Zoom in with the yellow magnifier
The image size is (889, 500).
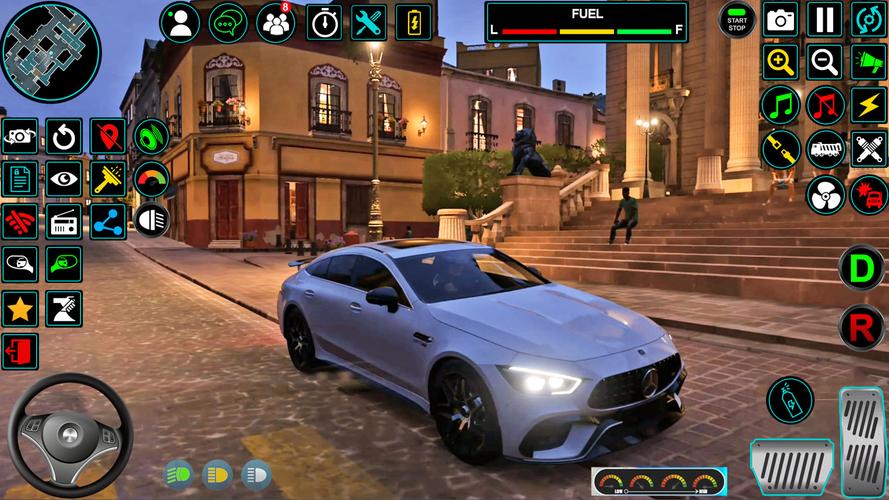click(780, 62)
